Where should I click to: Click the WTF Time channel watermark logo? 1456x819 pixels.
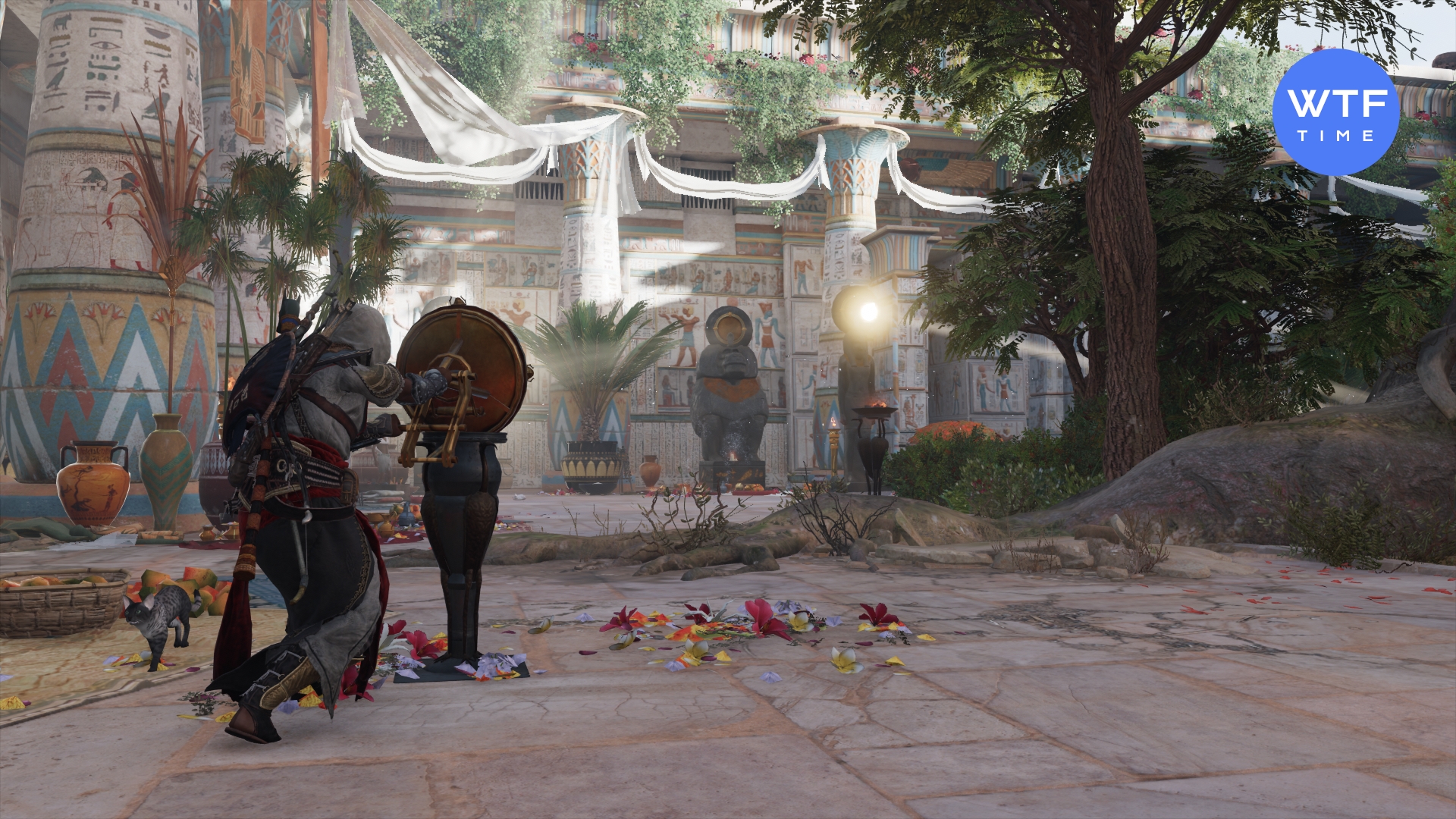tap(1335, 112)
